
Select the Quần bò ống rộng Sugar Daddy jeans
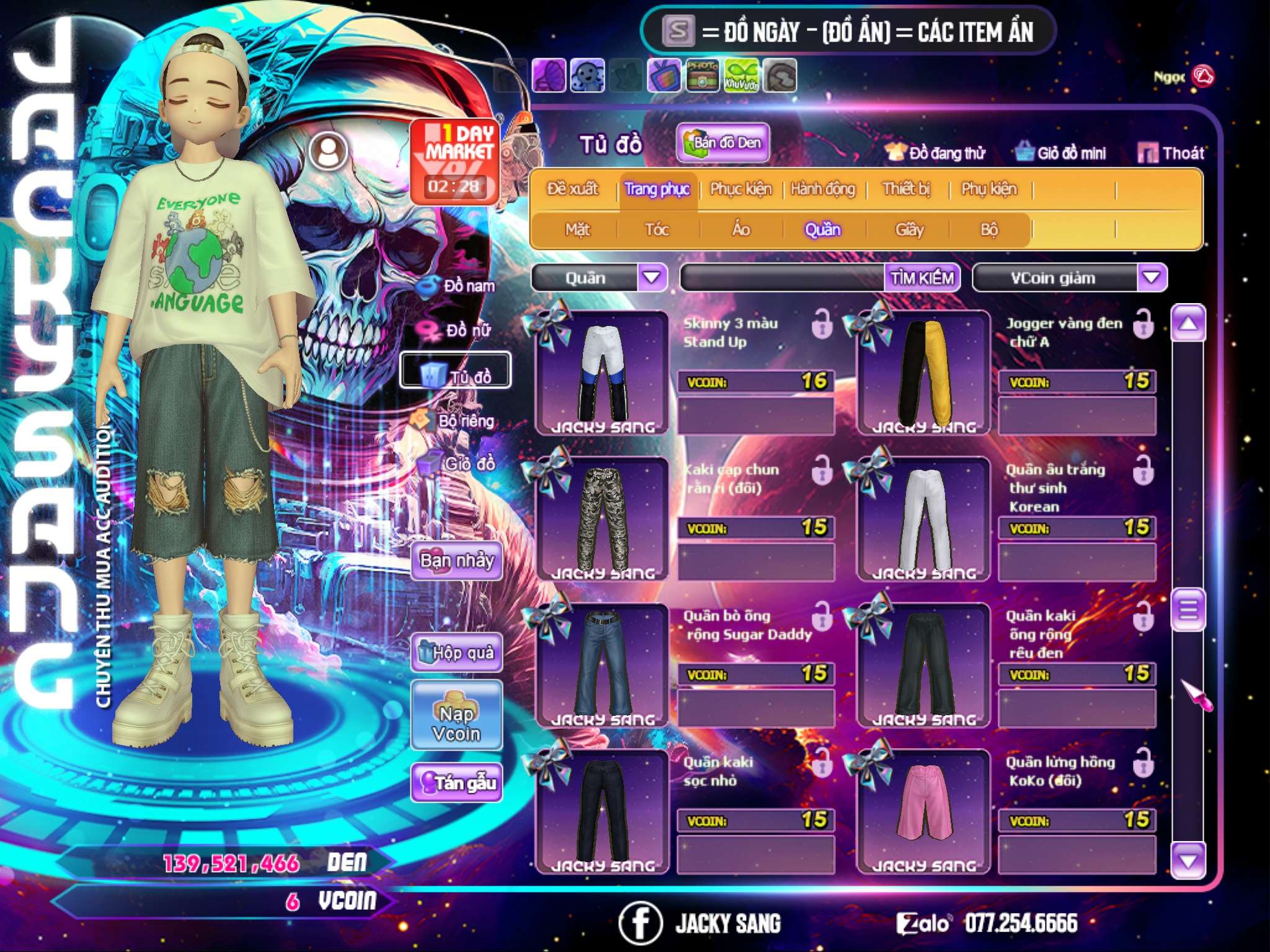coord(602,664)
